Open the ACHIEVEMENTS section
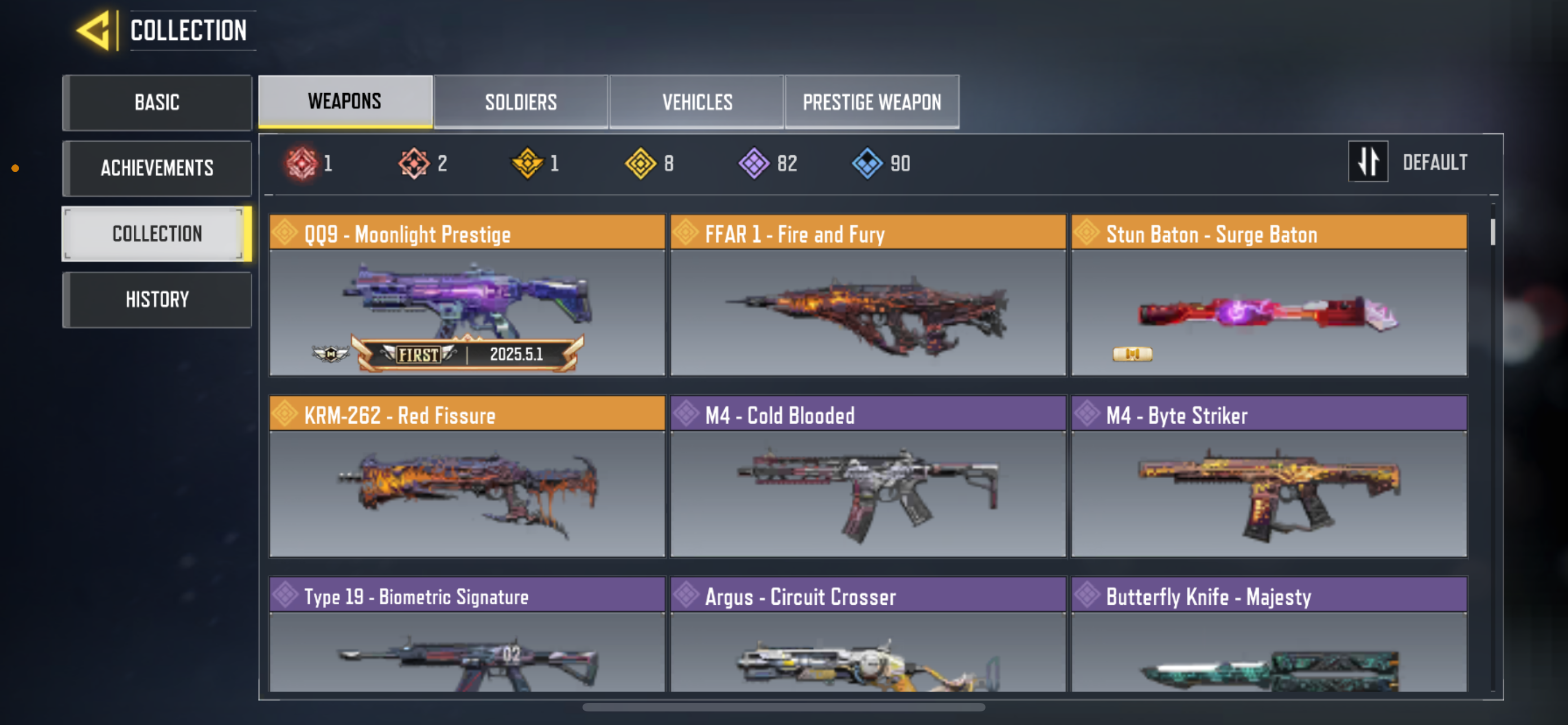The width and height of the screenshot is (1568, 725). point(157,168)
